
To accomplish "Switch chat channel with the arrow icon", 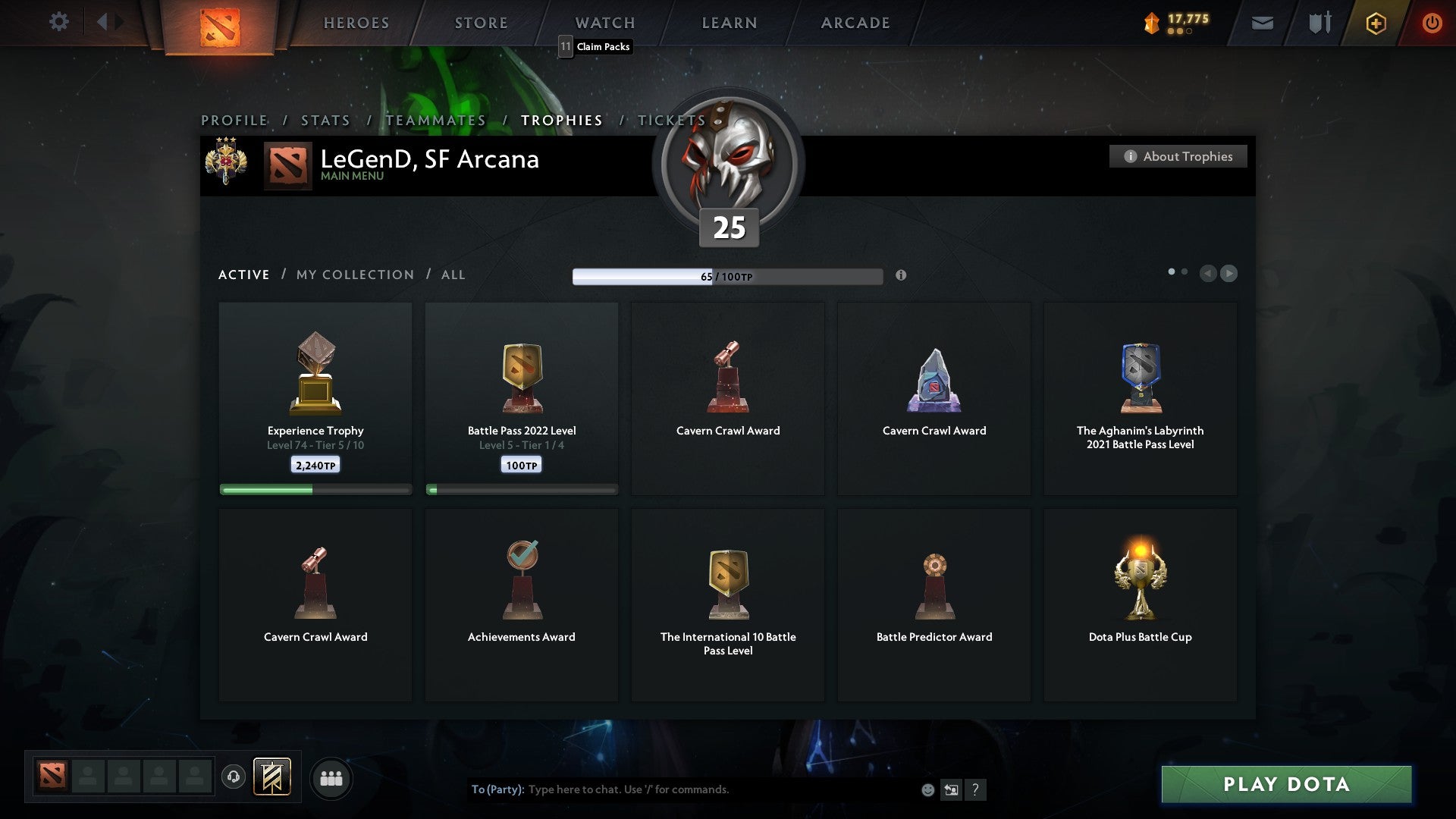I will pyautogui.click(x=950, y=789).
